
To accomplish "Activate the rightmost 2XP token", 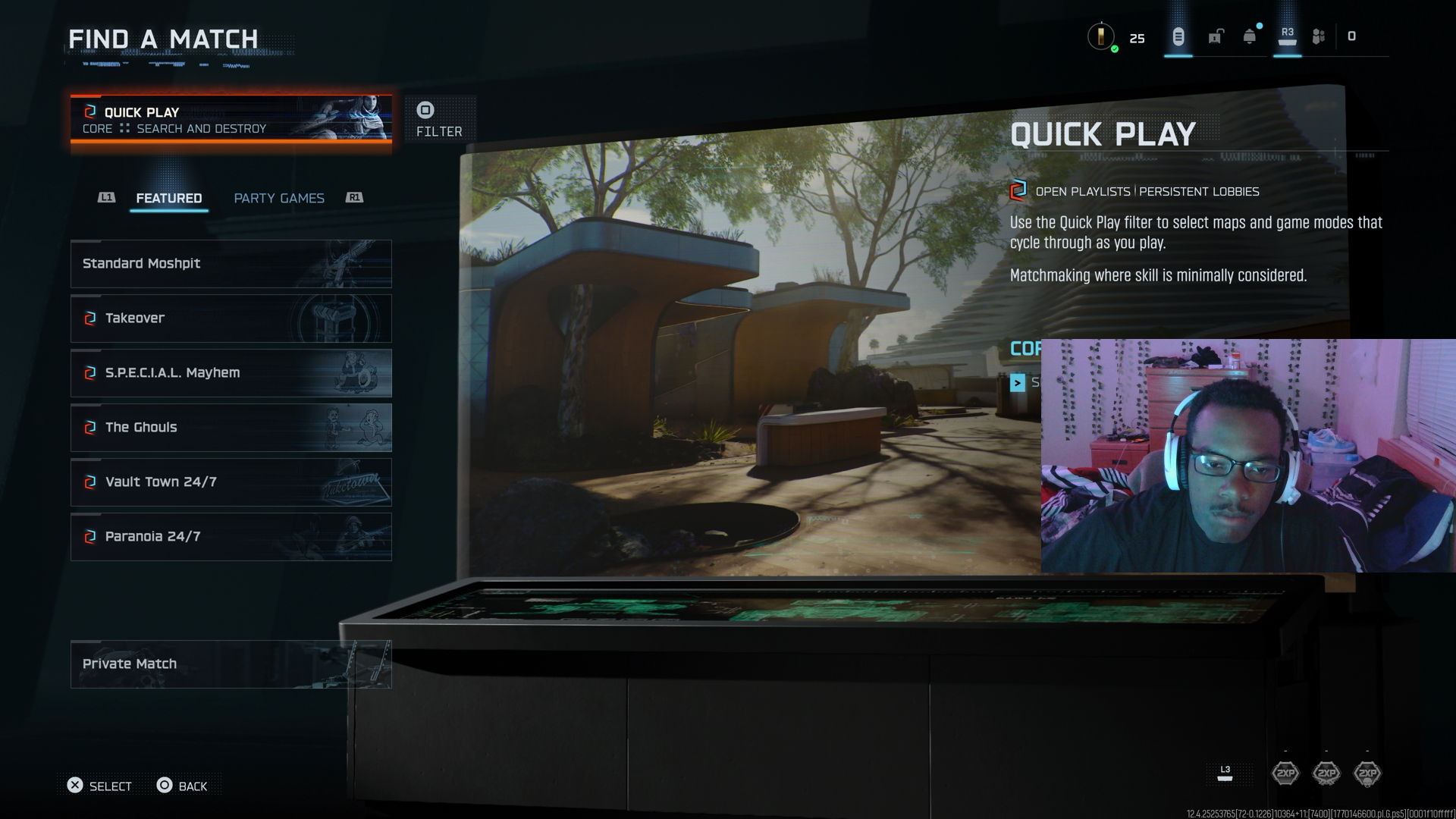I will click(1367, 773).
